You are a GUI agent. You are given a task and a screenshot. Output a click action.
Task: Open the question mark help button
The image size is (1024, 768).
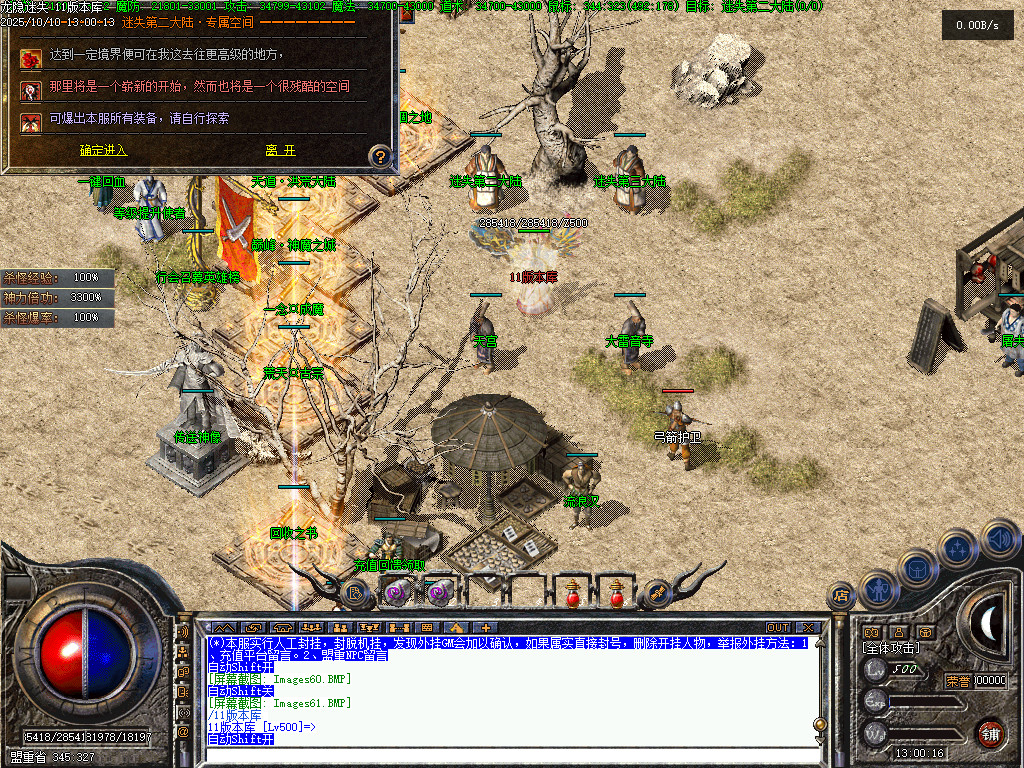click(380, 156)
